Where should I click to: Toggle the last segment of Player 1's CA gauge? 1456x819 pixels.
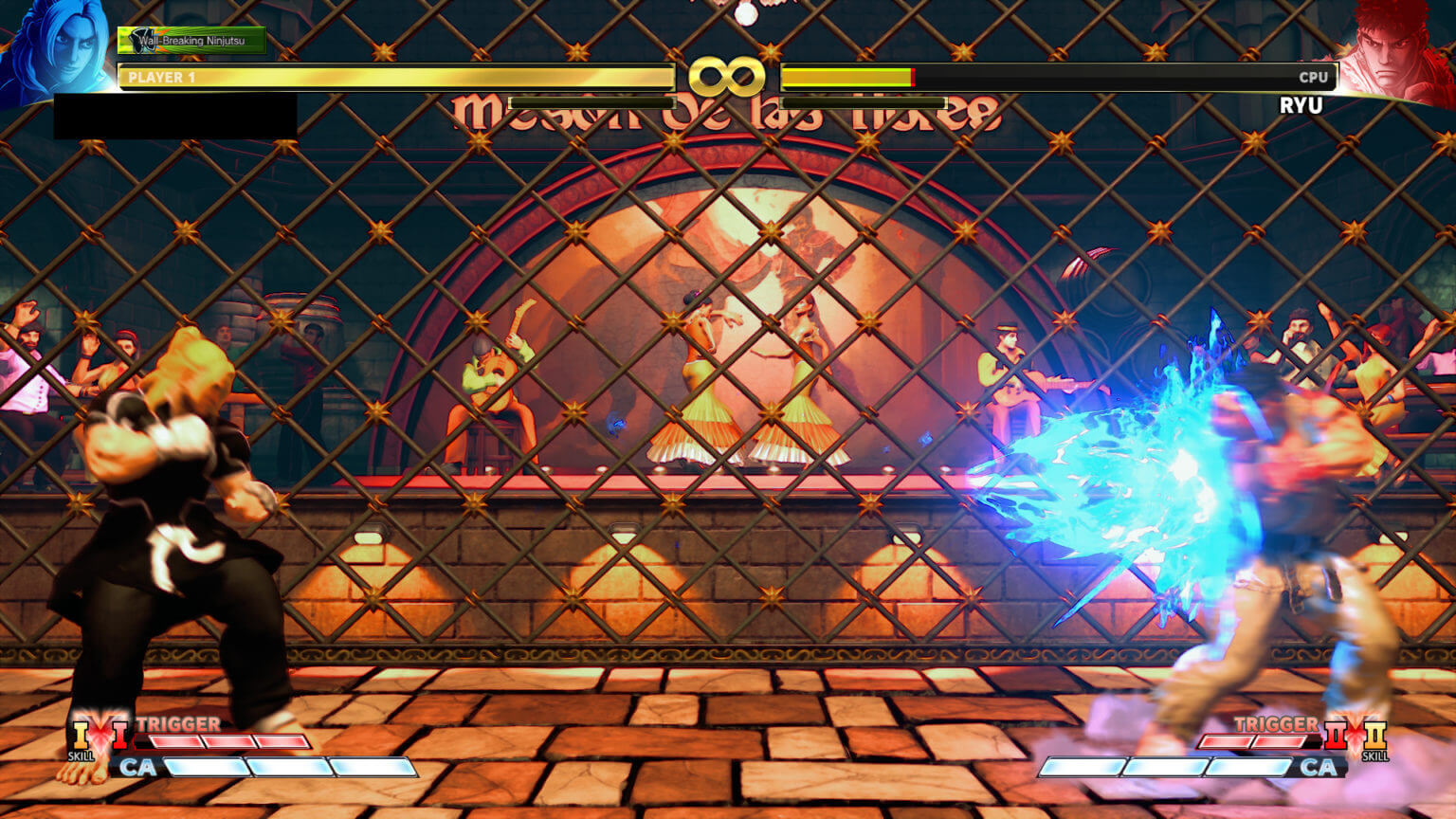pyautogui.click(x=371, y=768)
